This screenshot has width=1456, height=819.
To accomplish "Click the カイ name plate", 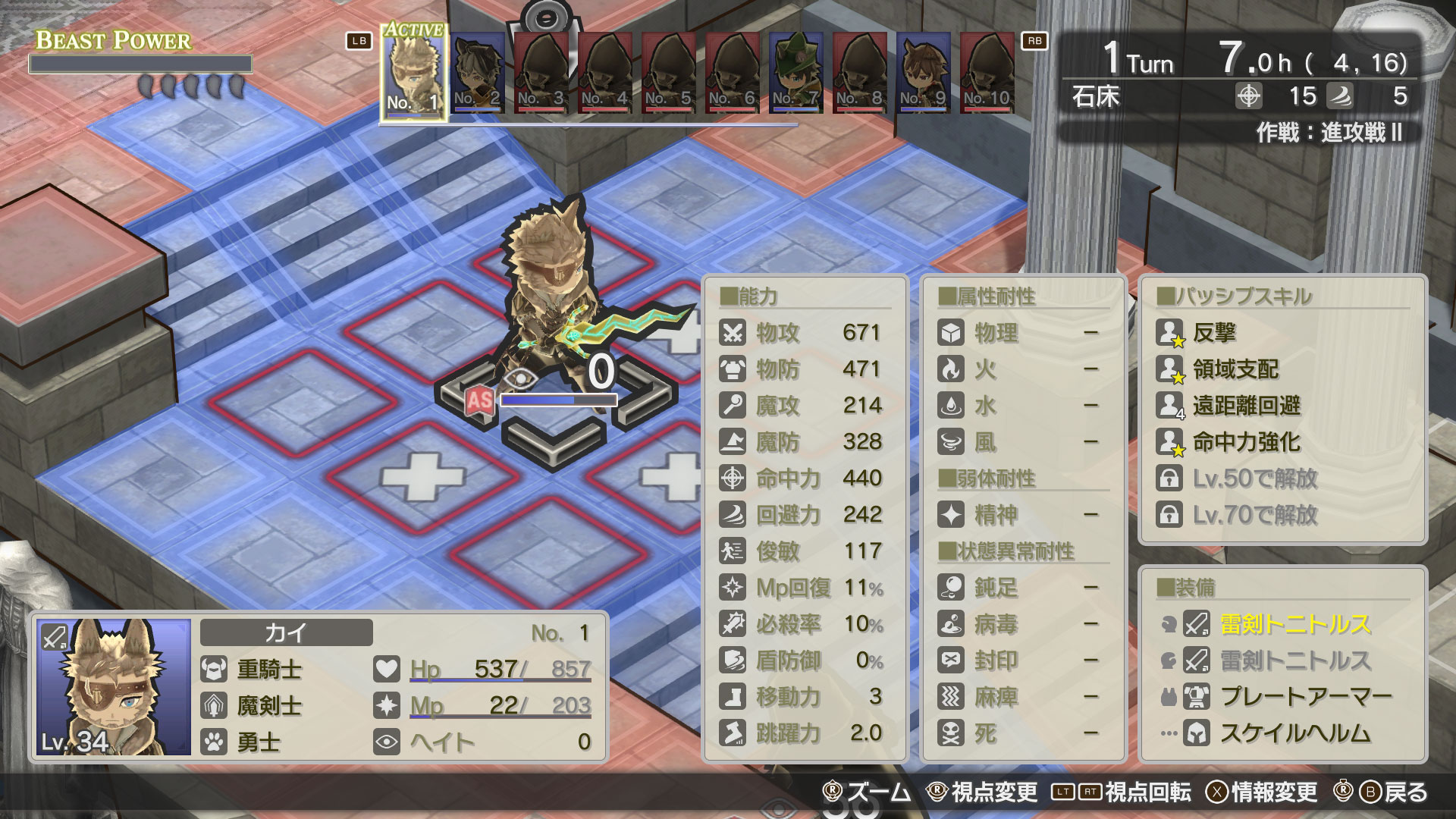I will 286,632.
